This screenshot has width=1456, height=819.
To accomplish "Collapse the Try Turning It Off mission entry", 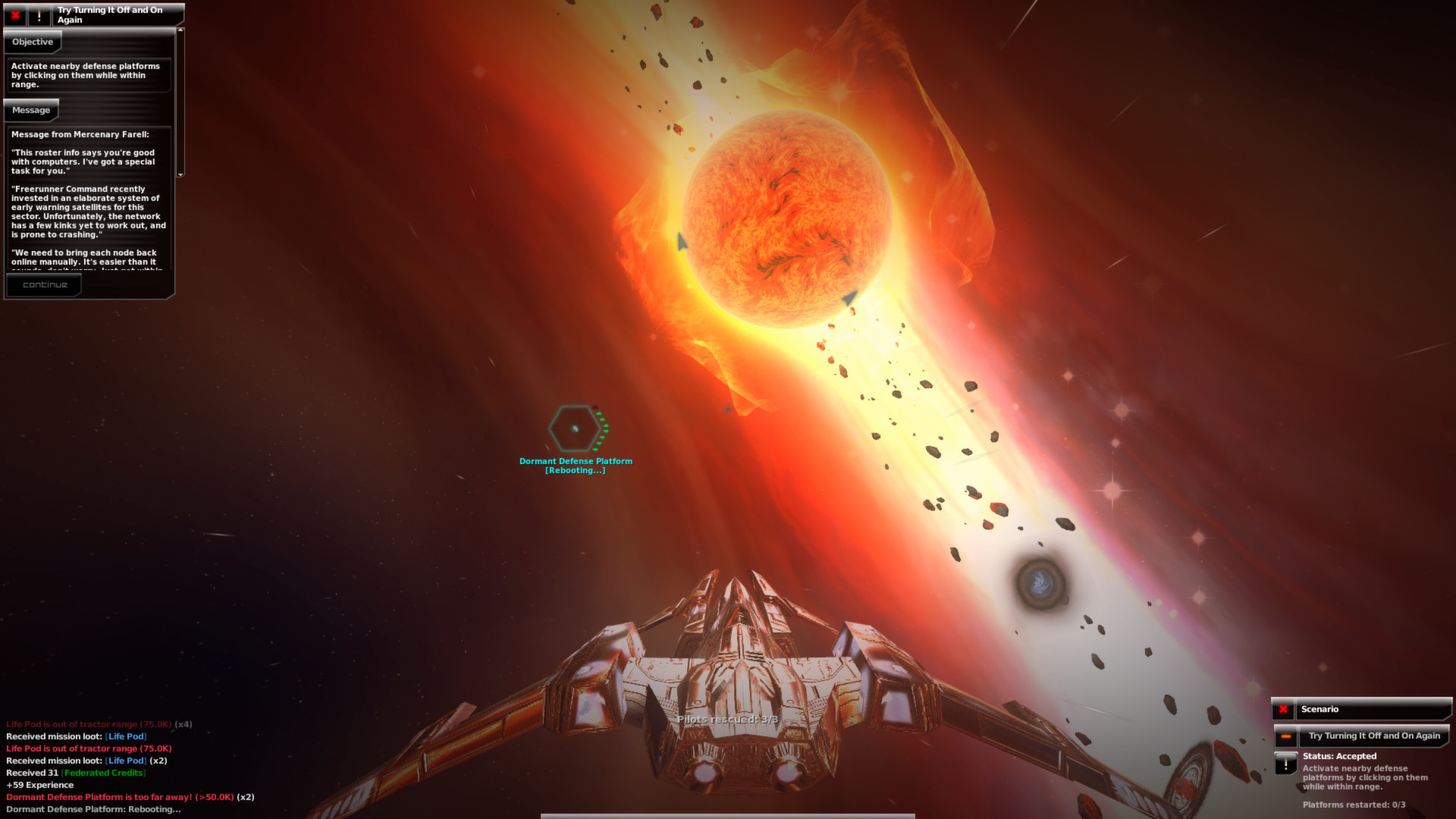I will [1285, 736].
